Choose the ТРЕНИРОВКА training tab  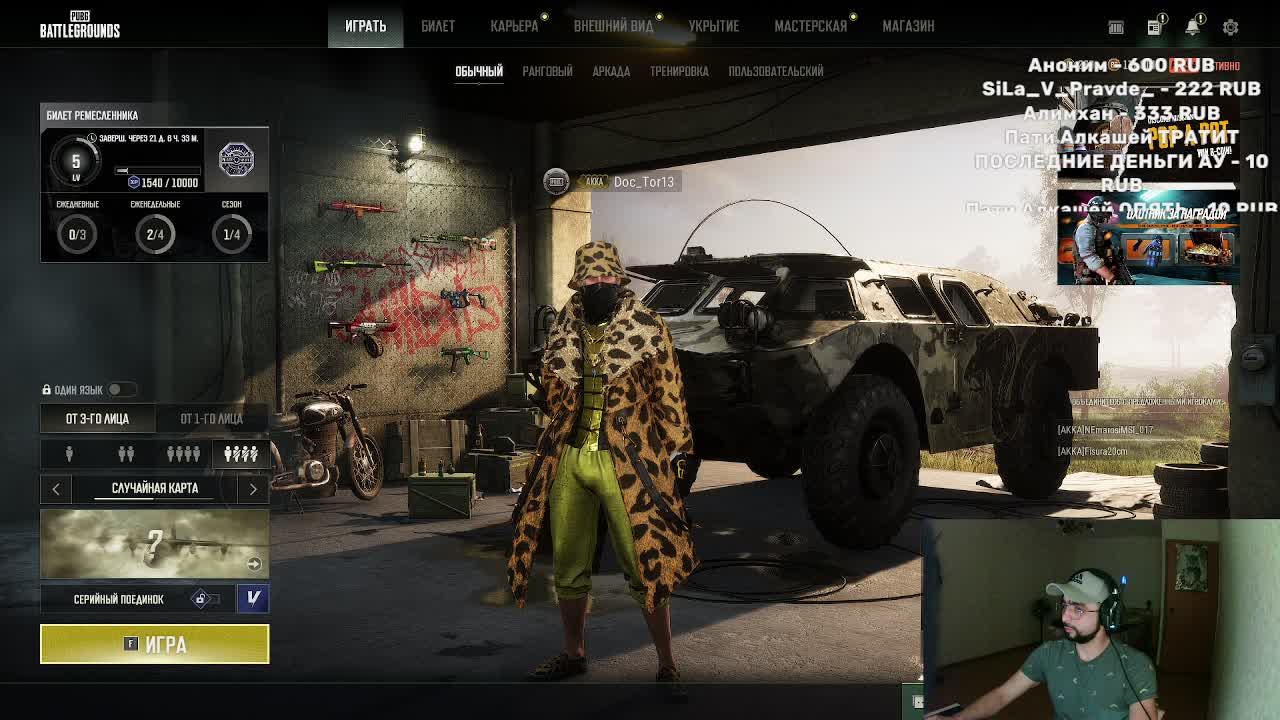click(x=679, y=71)
